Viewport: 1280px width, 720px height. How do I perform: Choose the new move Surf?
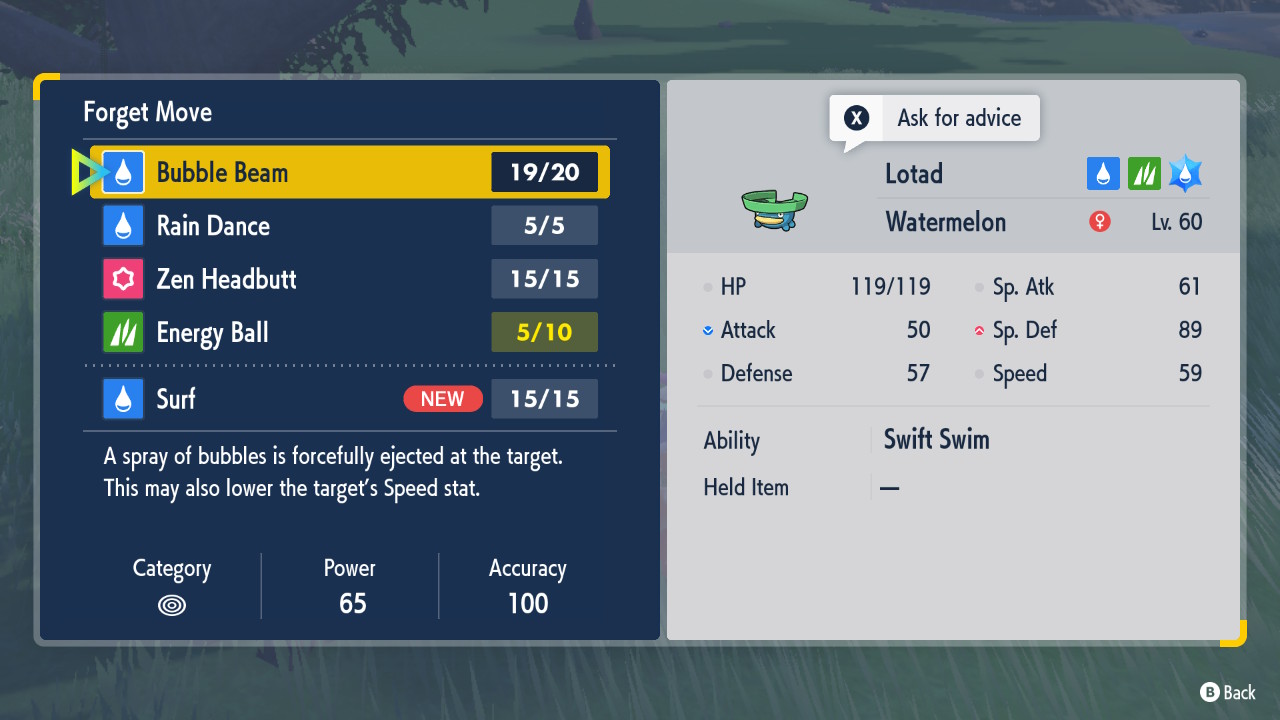pyautogui.click(x=350, y=399)
